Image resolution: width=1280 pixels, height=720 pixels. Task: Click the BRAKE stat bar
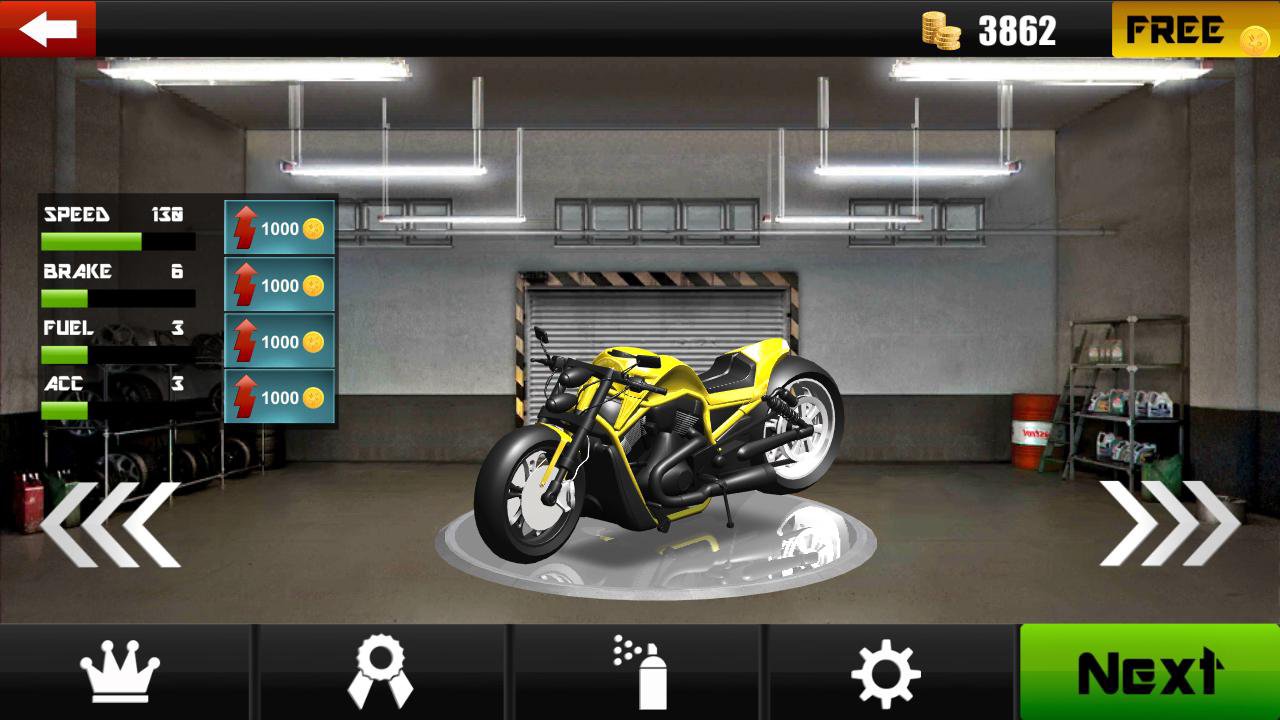pos(118,295)
